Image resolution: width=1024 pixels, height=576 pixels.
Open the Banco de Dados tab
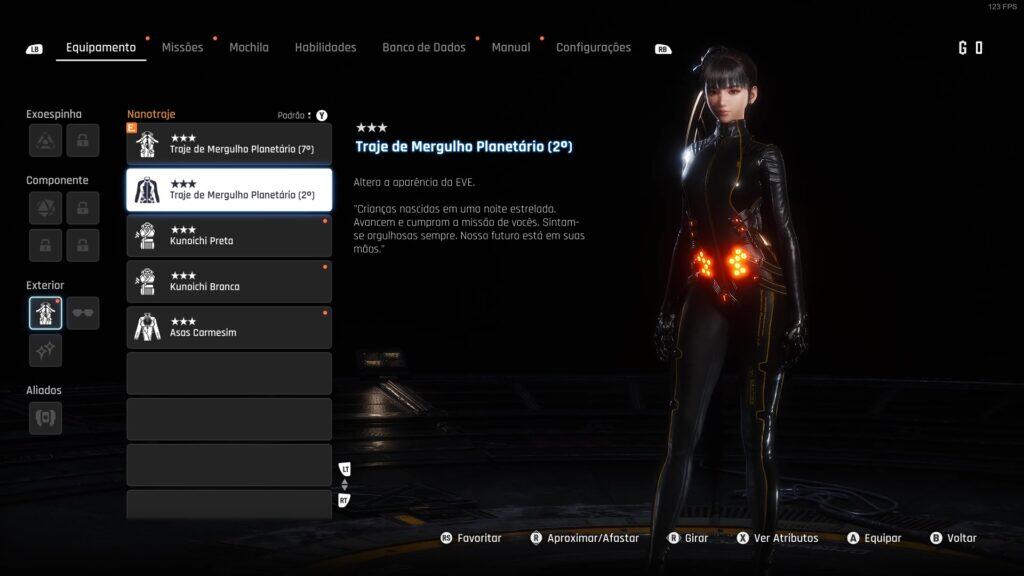[x=423, y=47]
